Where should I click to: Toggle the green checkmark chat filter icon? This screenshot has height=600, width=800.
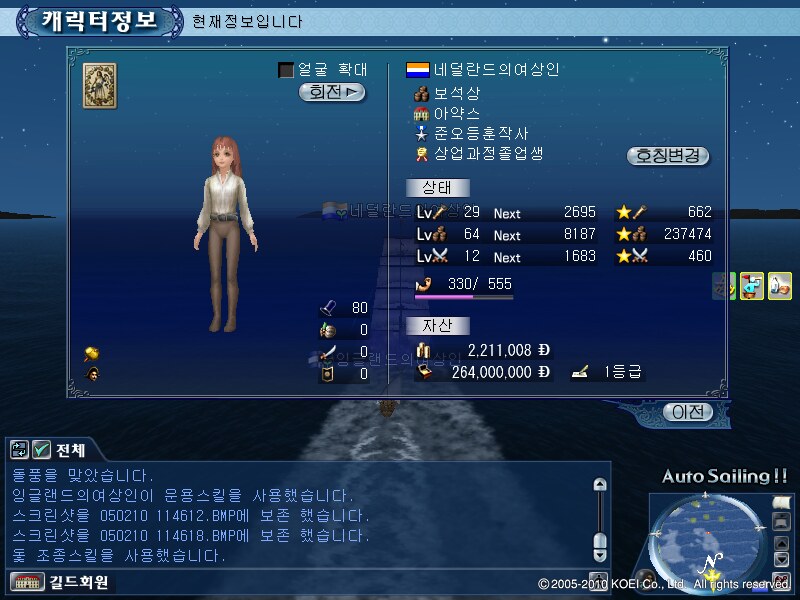[x=42, y=449]
